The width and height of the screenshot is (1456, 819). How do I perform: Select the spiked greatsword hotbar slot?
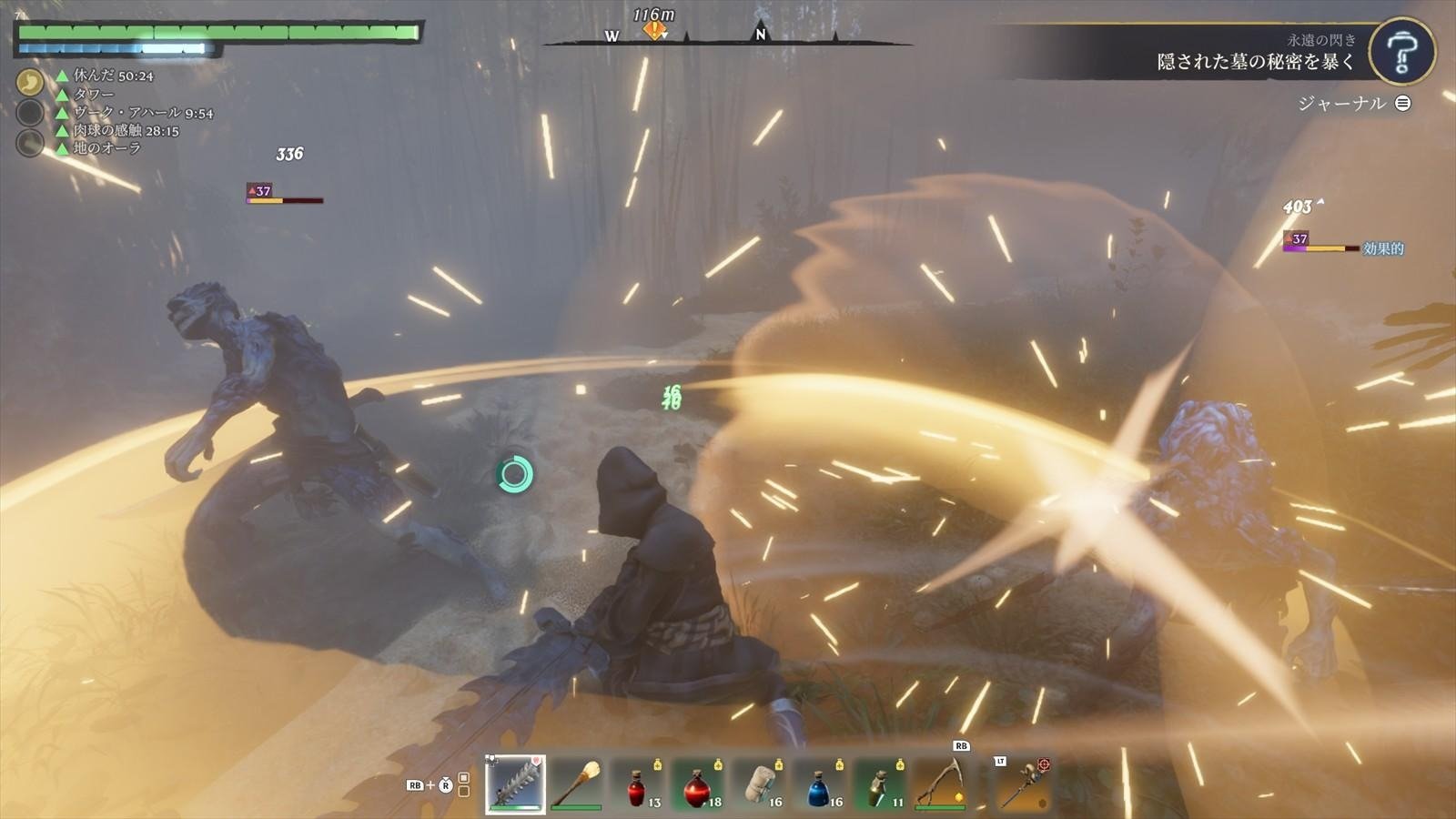(x=515, y=784)
